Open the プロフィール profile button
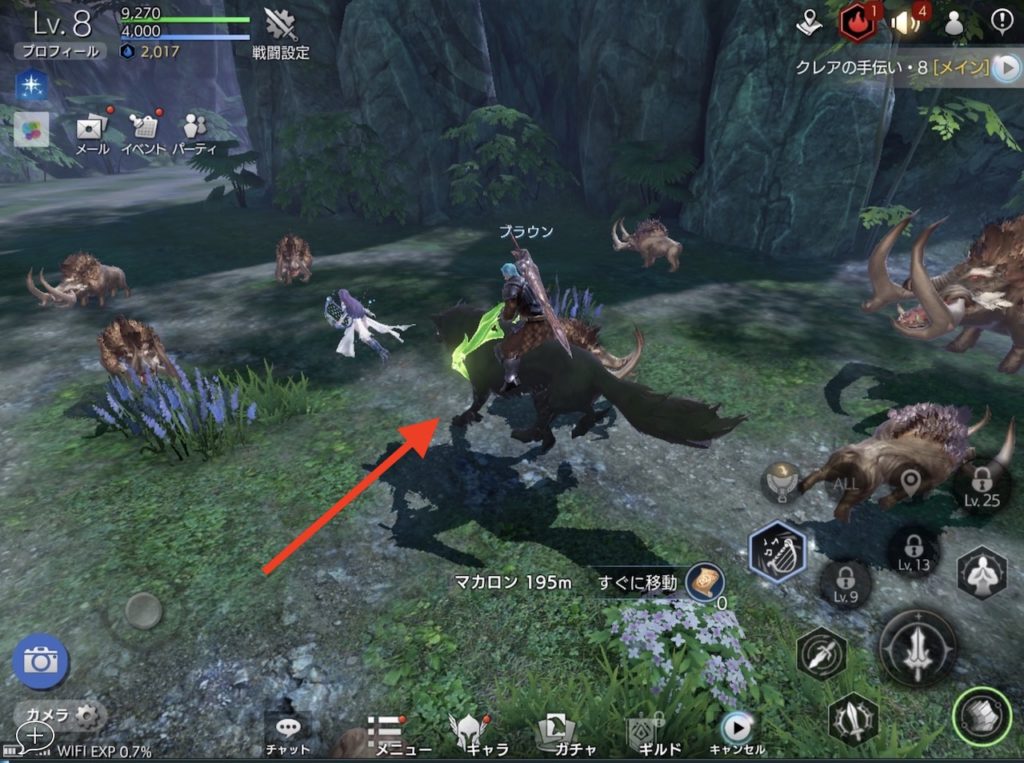The width and height of the screenshot is (1024, 763). pyautogui.click(x=59, y=51)
